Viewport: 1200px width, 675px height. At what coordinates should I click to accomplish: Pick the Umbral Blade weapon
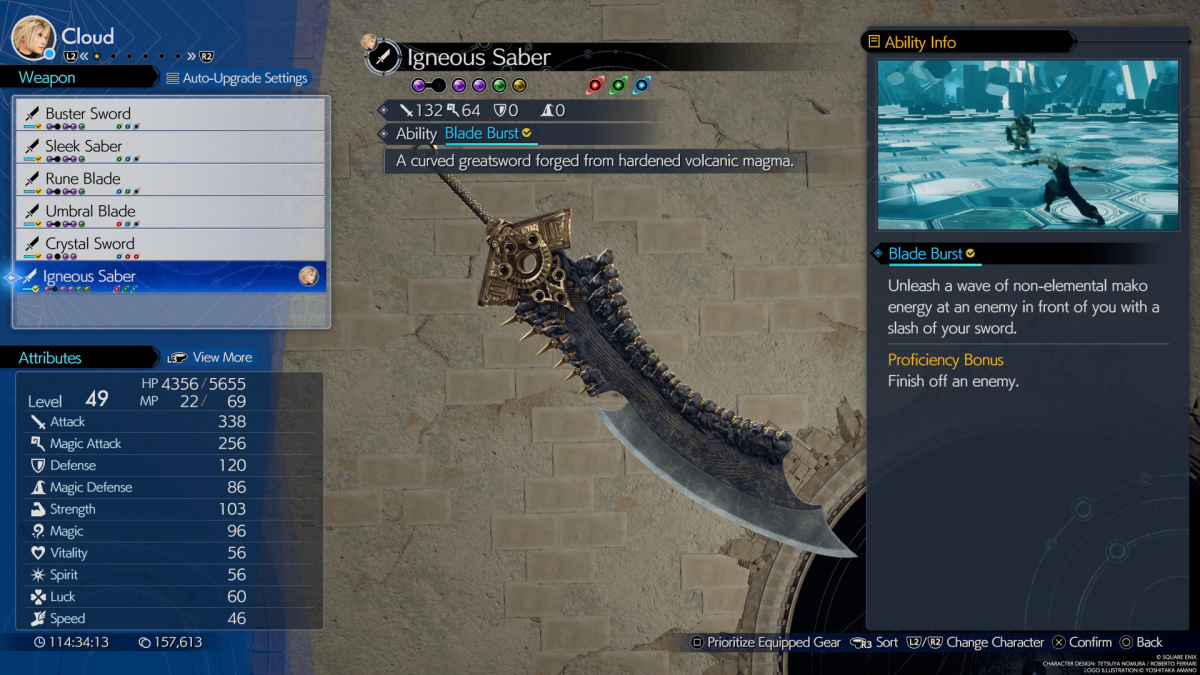click(x=170, y=212)
